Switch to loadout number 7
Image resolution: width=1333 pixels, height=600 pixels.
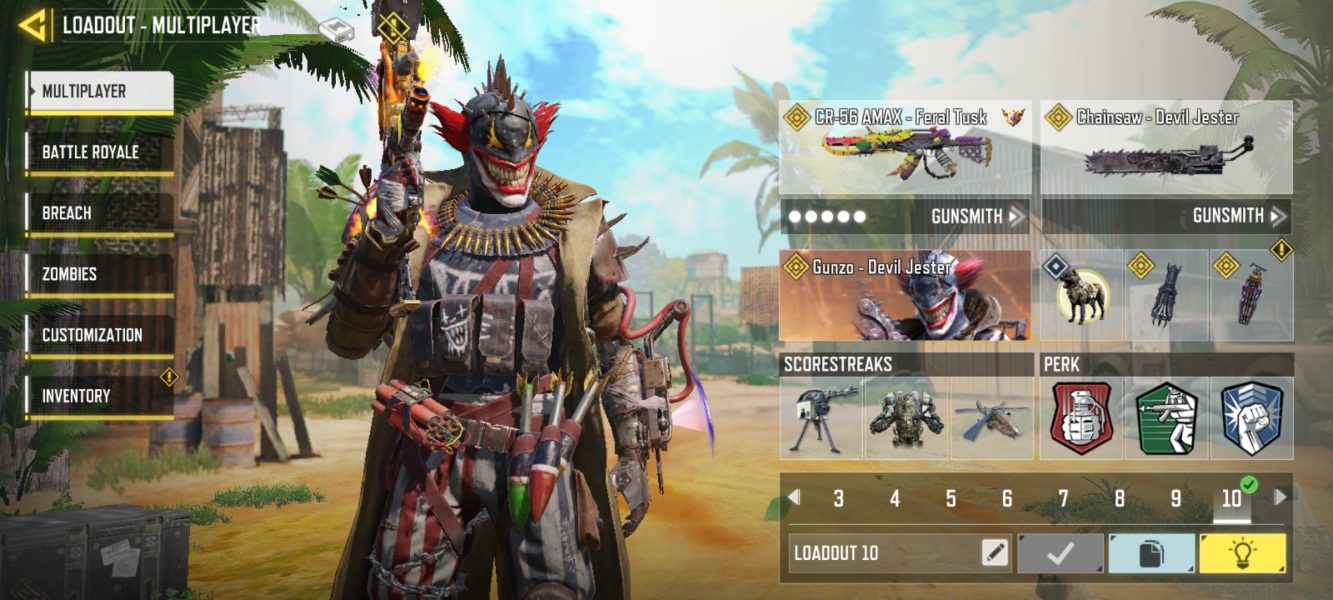1063,498
